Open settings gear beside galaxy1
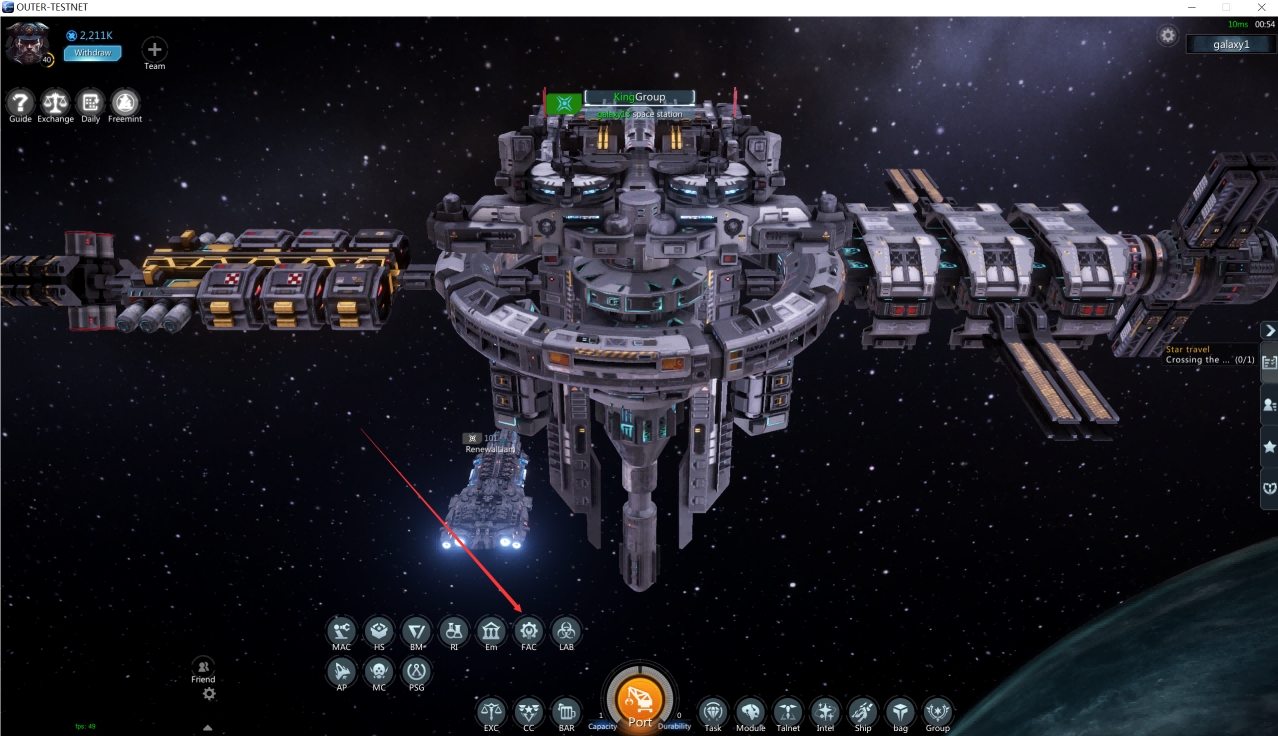Image resolution: width=1278 pixels, height=736 pixels. click(x=1168, y=35)
